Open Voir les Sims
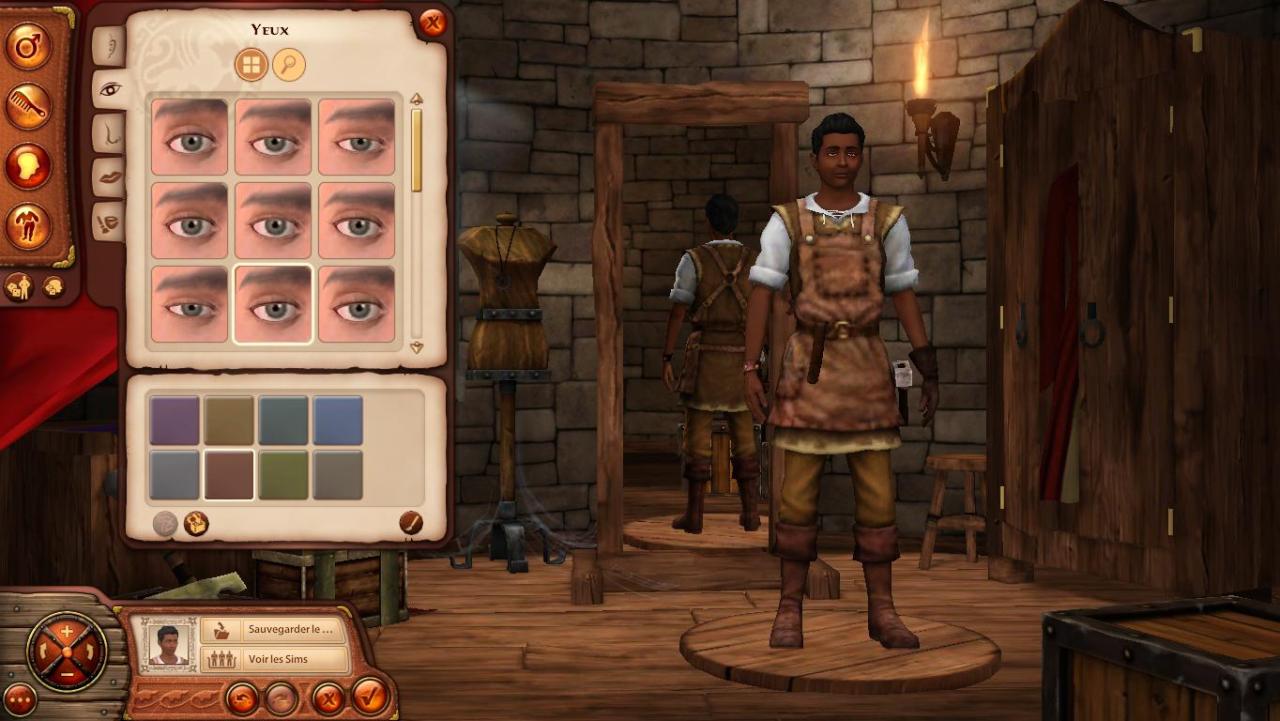This screenshot has width=1280, height=721. (273, 660)
